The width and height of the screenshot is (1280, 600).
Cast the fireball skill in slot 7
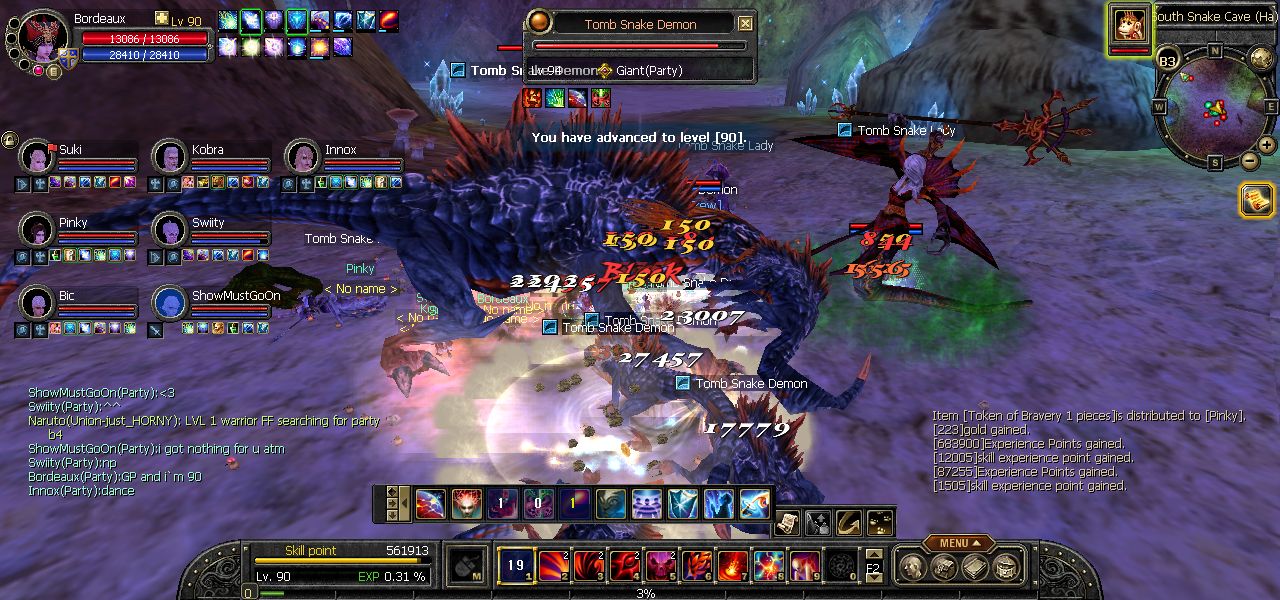tap(732, 566)
